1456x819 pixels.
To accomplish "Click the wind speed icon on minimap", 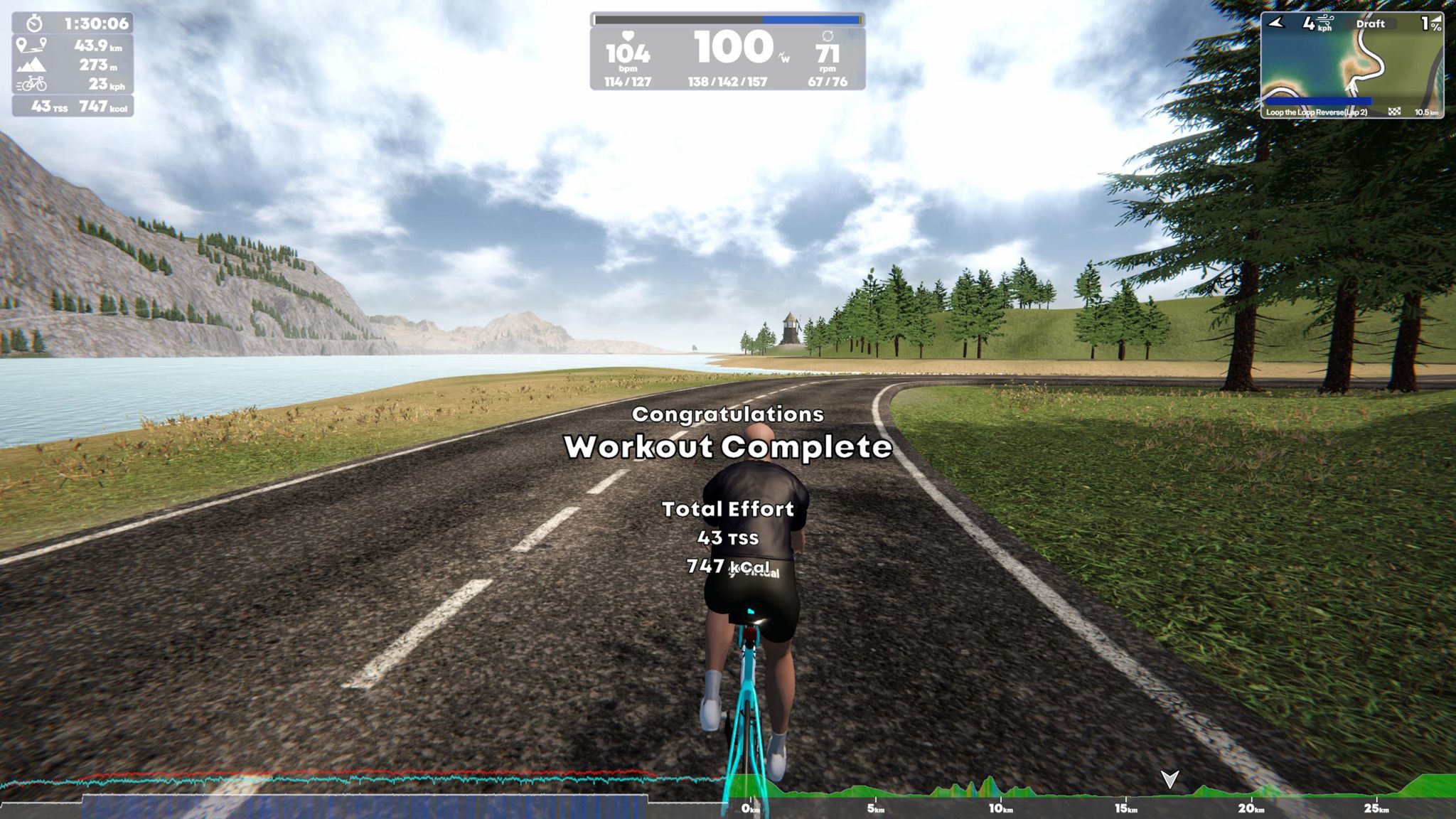I will pyautogui.click(x=1325, y=21).
